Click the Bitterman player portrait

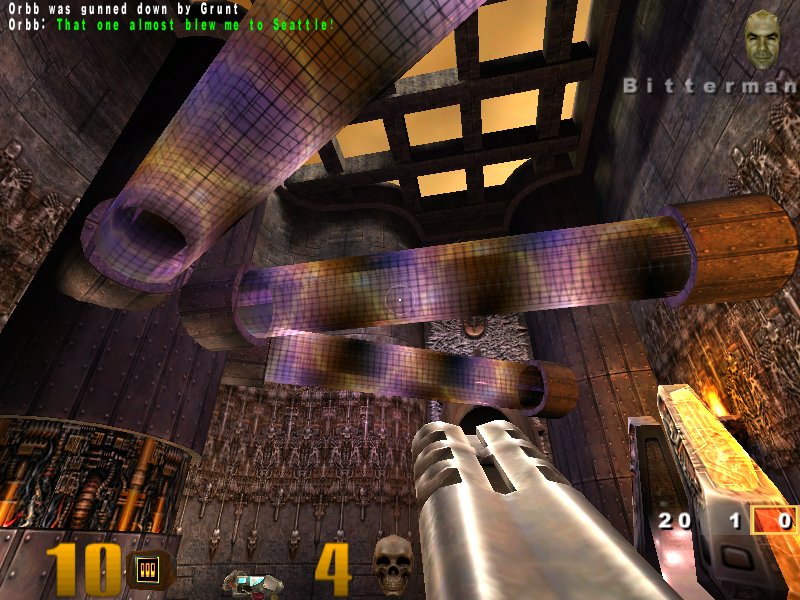[765, 40]
